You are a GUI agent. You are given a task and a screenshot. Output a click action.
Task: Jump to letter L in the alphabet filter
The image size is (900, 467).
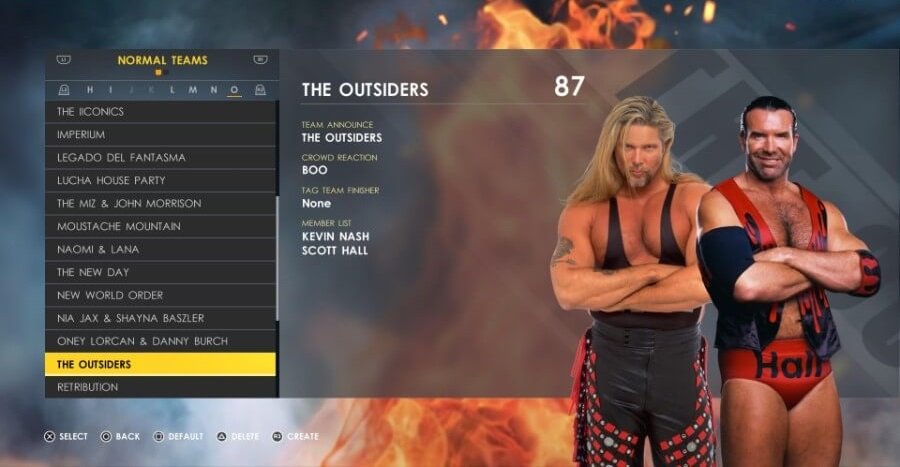pyautogui.click(x=172, y=90)
